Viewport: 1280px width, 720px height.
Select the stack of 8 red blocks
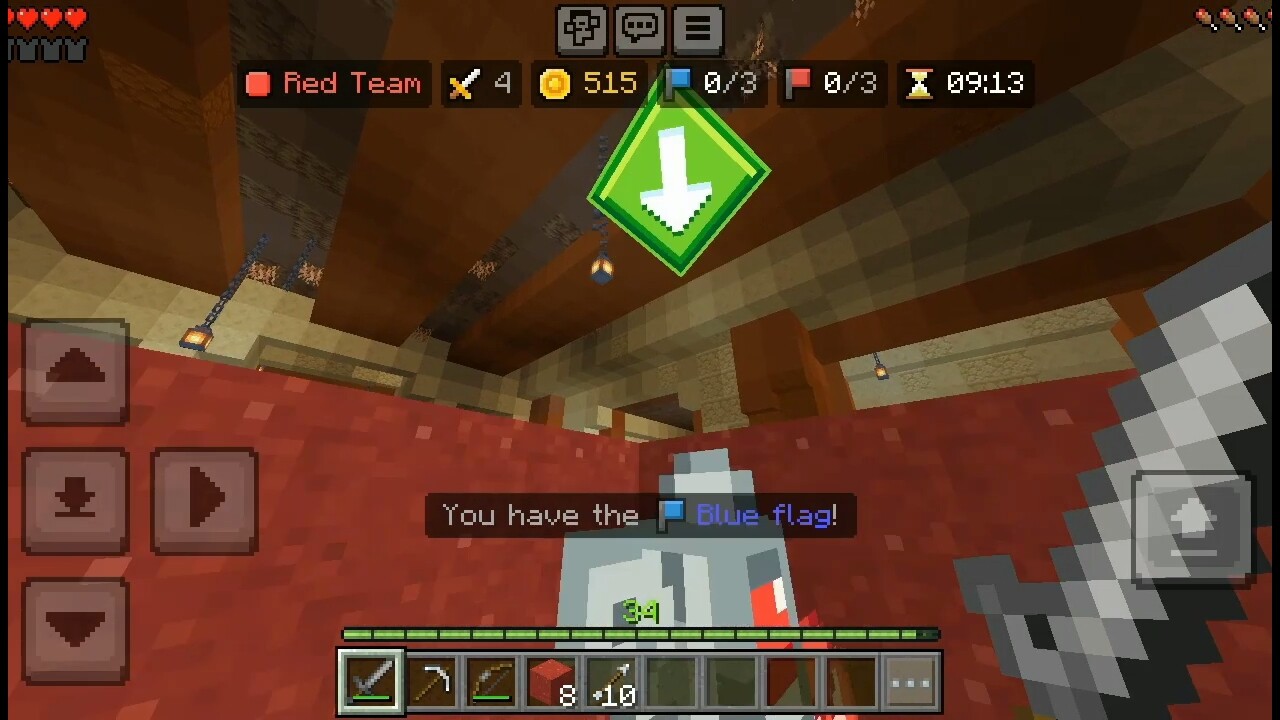pos(552,682)
